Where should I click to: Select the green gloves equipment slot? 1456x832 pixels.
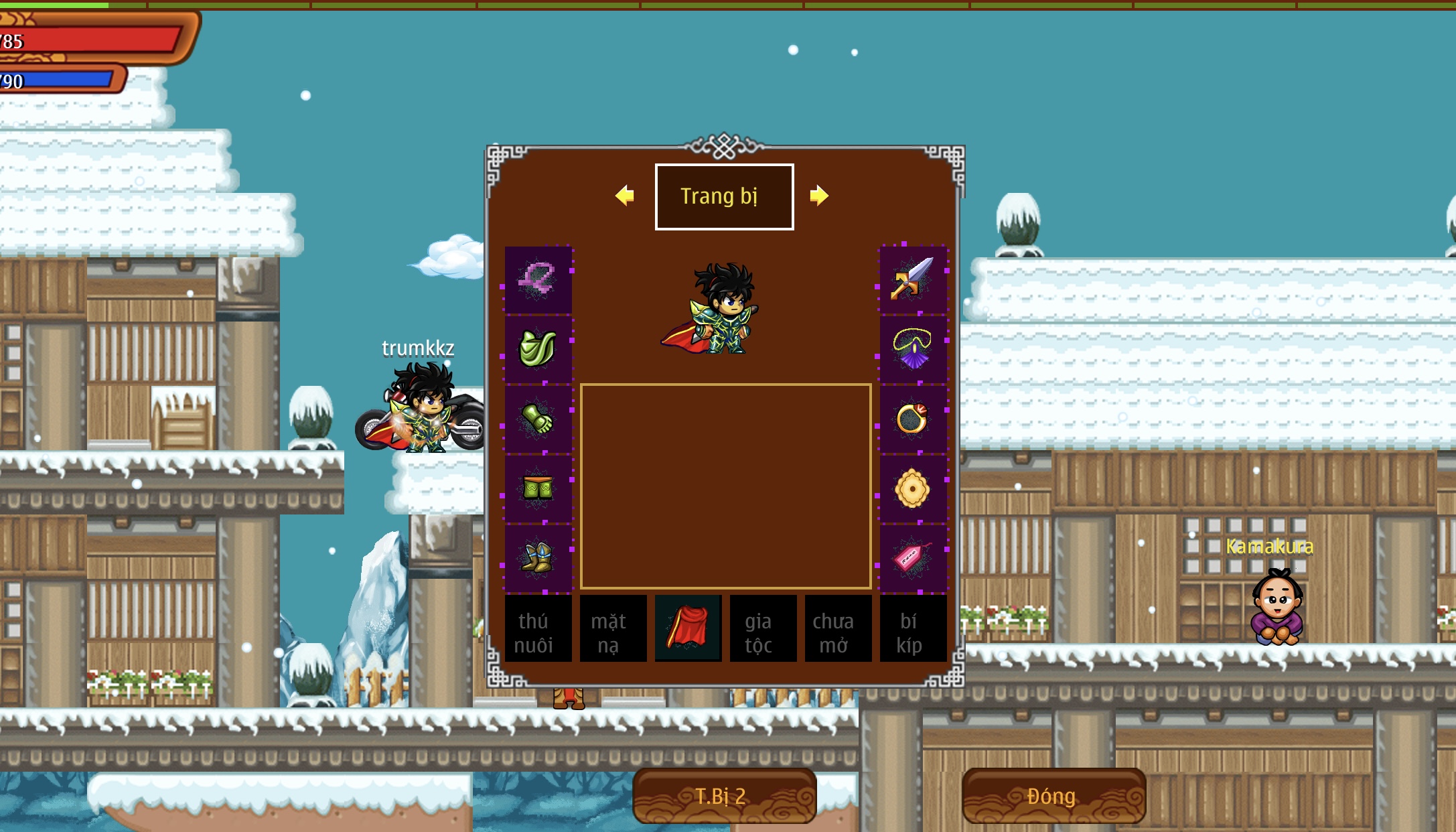tap(538, 419)
